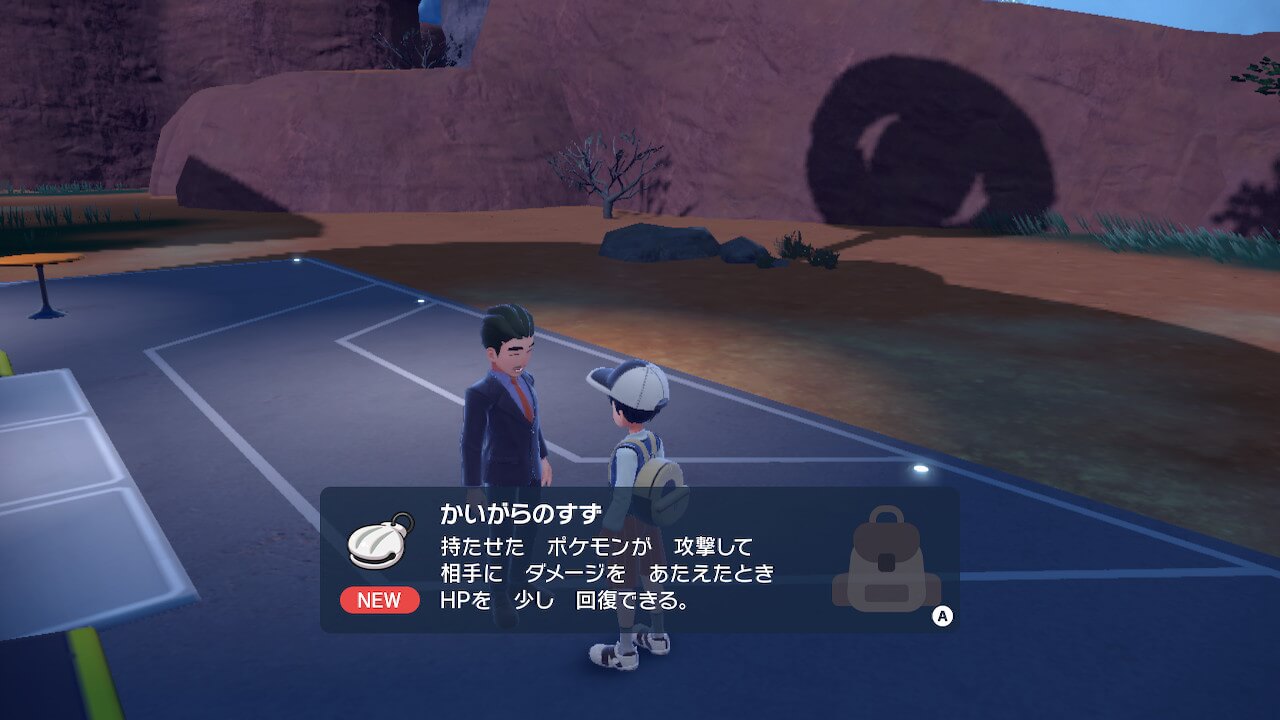Click the red NEW badge
The height and width of the screenshot is (720, 1280).
378,600
